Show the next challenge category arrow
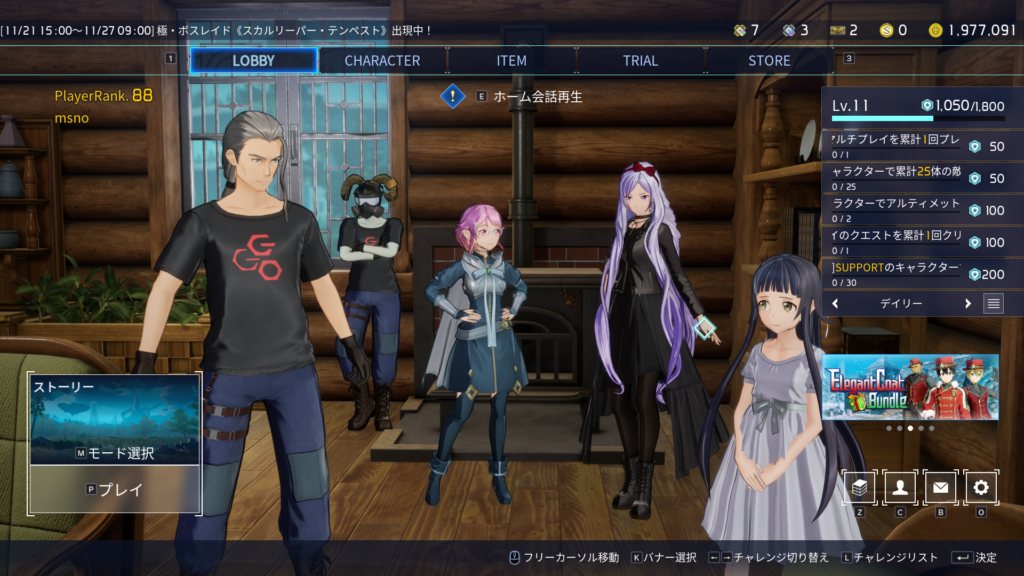The image size is (1024, 576). 967,303
